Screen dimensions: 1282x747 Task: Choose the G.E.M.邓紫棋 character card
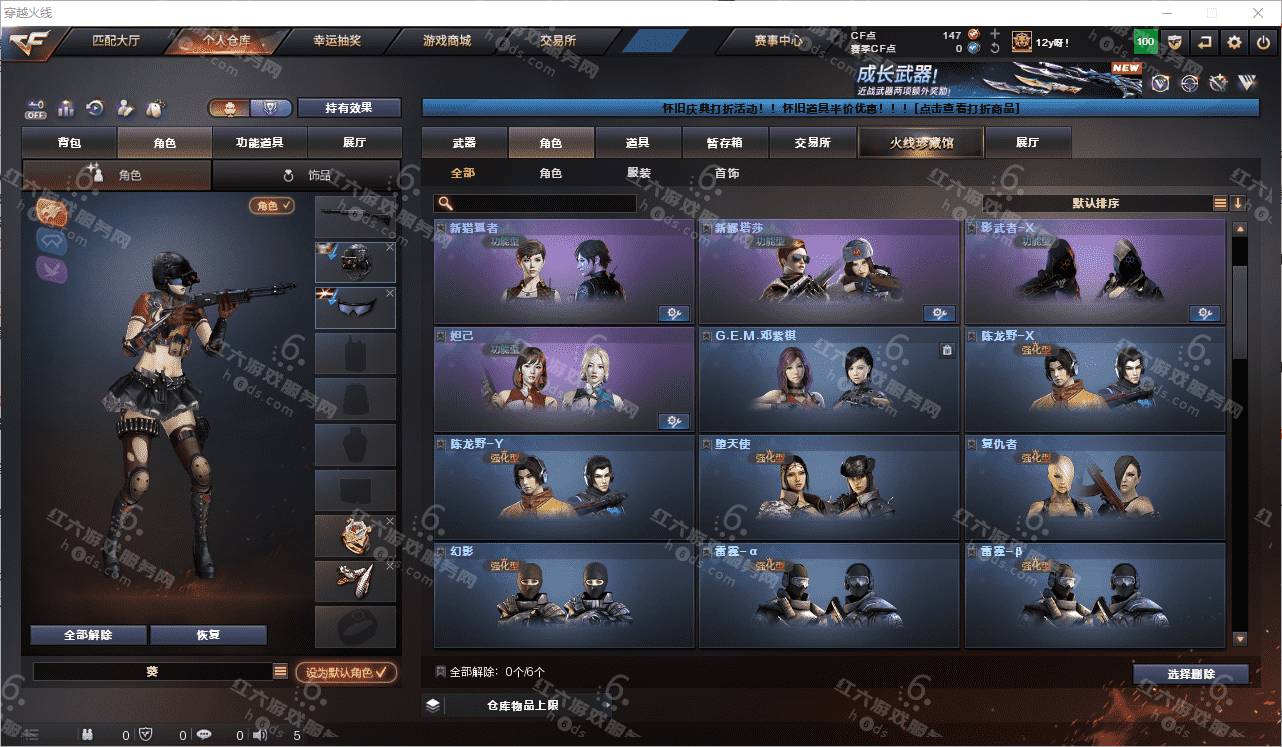(x=828, y=379)
